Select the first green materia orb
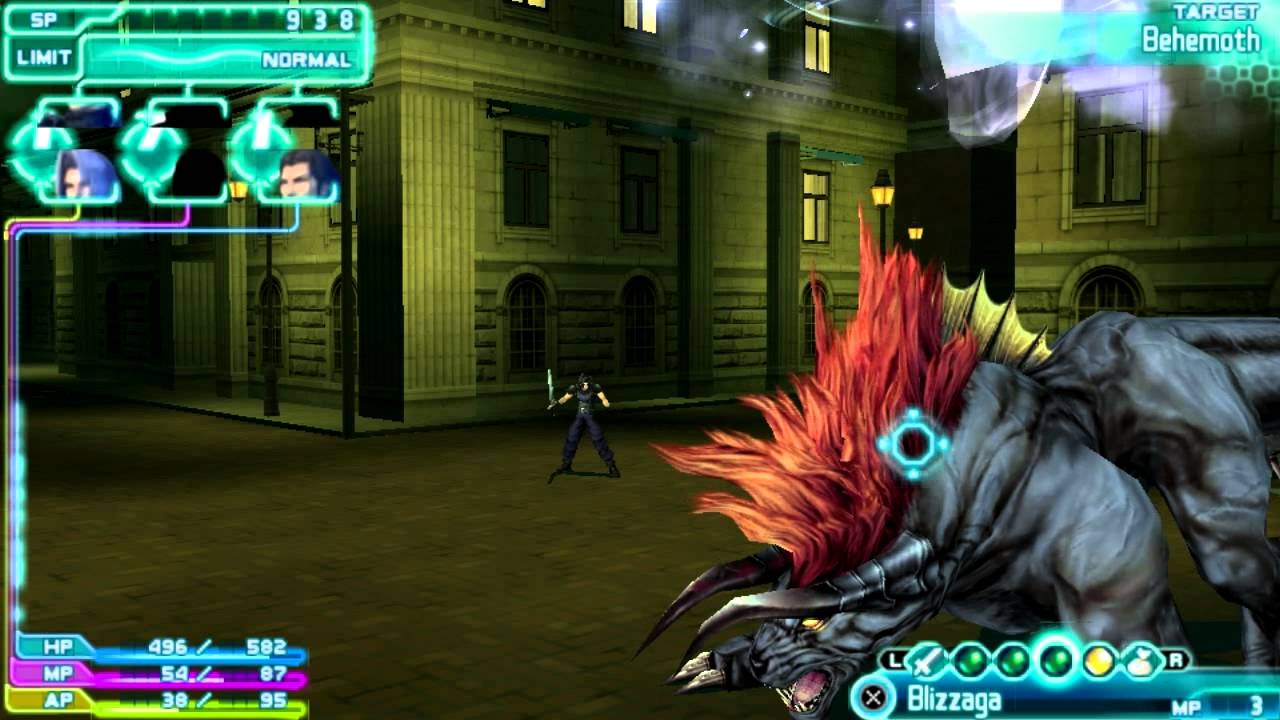 pyautogui.click(x=969, y=660)
